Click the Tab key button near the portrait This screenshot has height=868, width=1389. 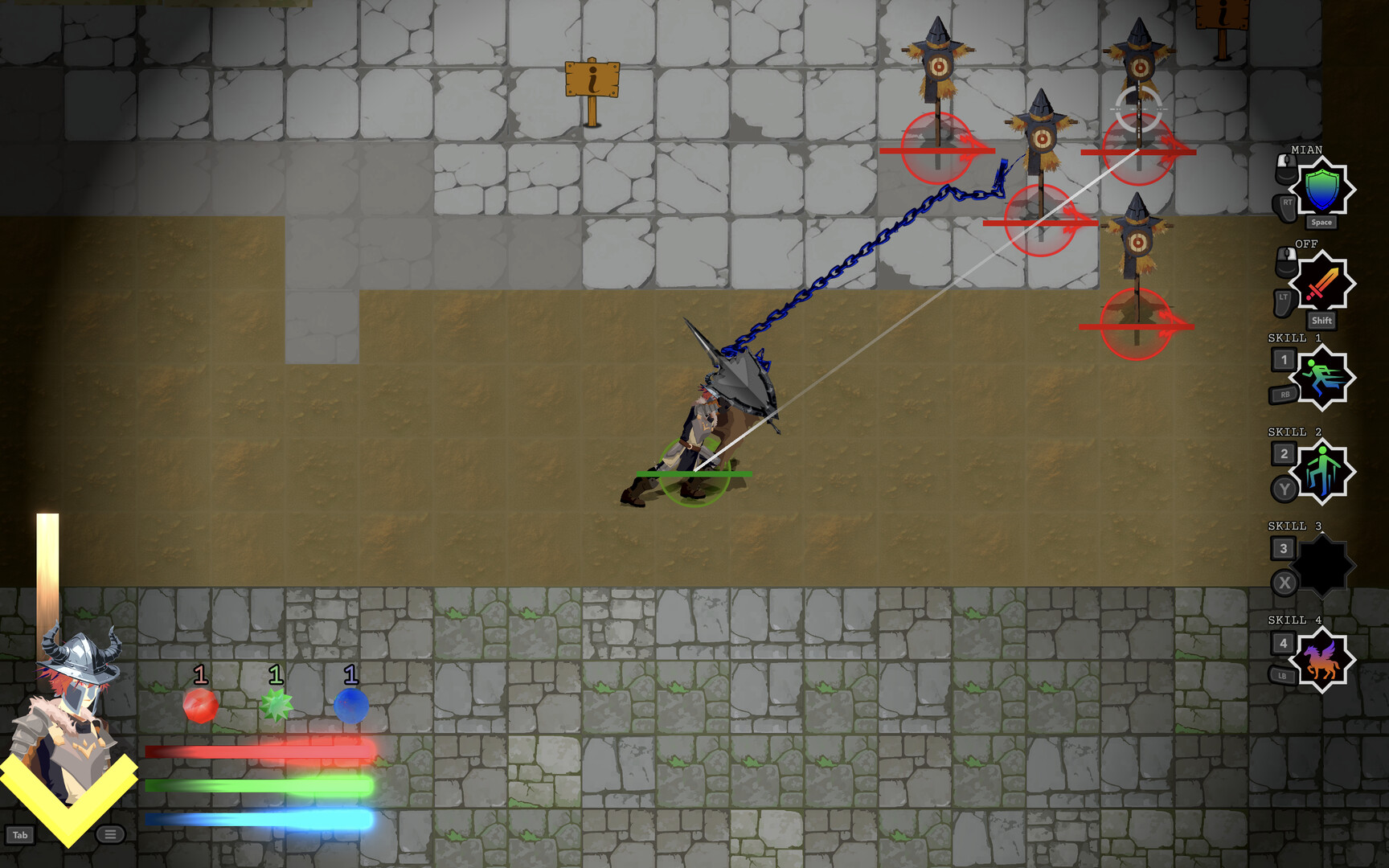tap(22, 834)
